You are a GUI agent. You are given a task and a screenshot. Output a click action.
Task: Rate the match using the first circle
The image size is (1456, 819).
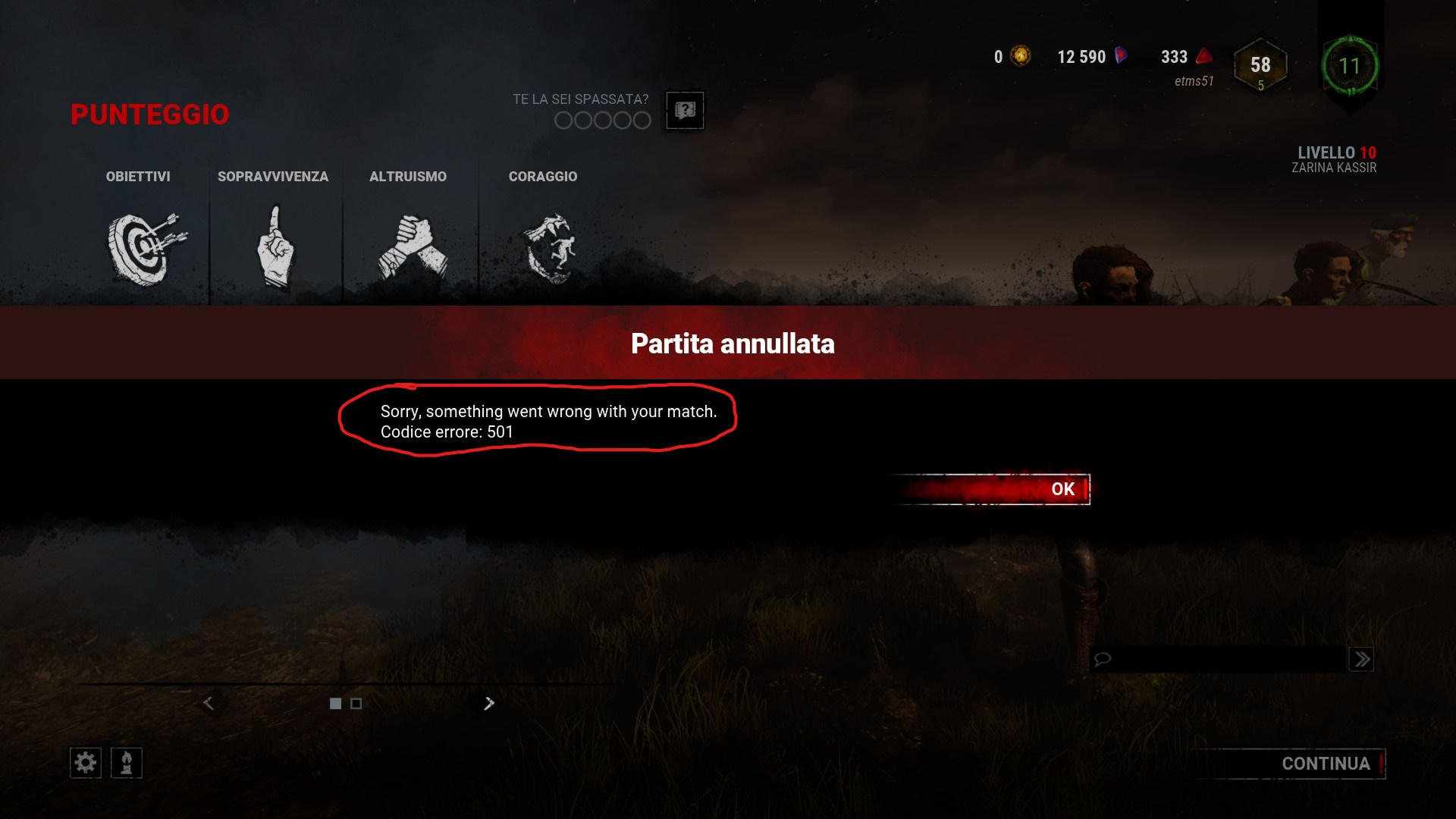563,120
